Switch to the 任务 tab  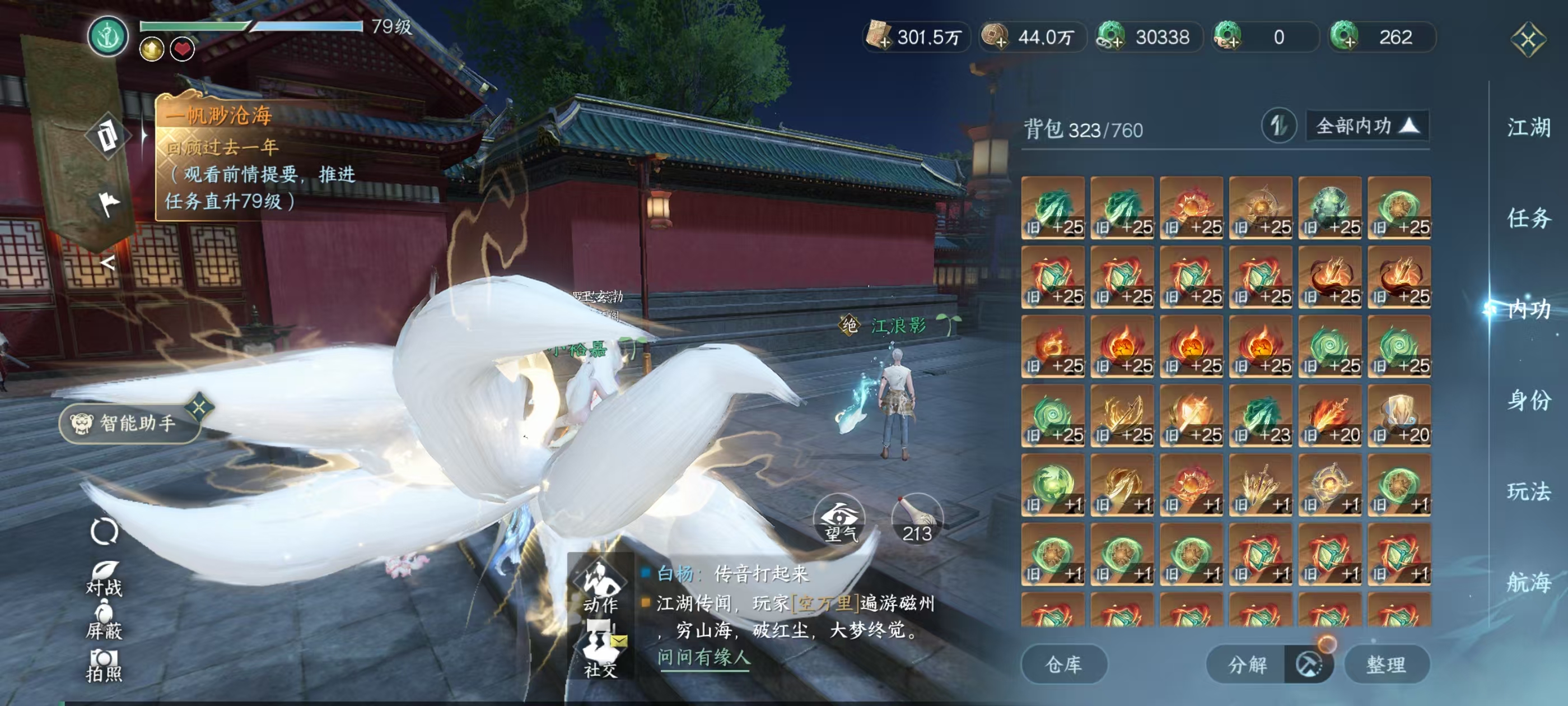coord(1528,218)
